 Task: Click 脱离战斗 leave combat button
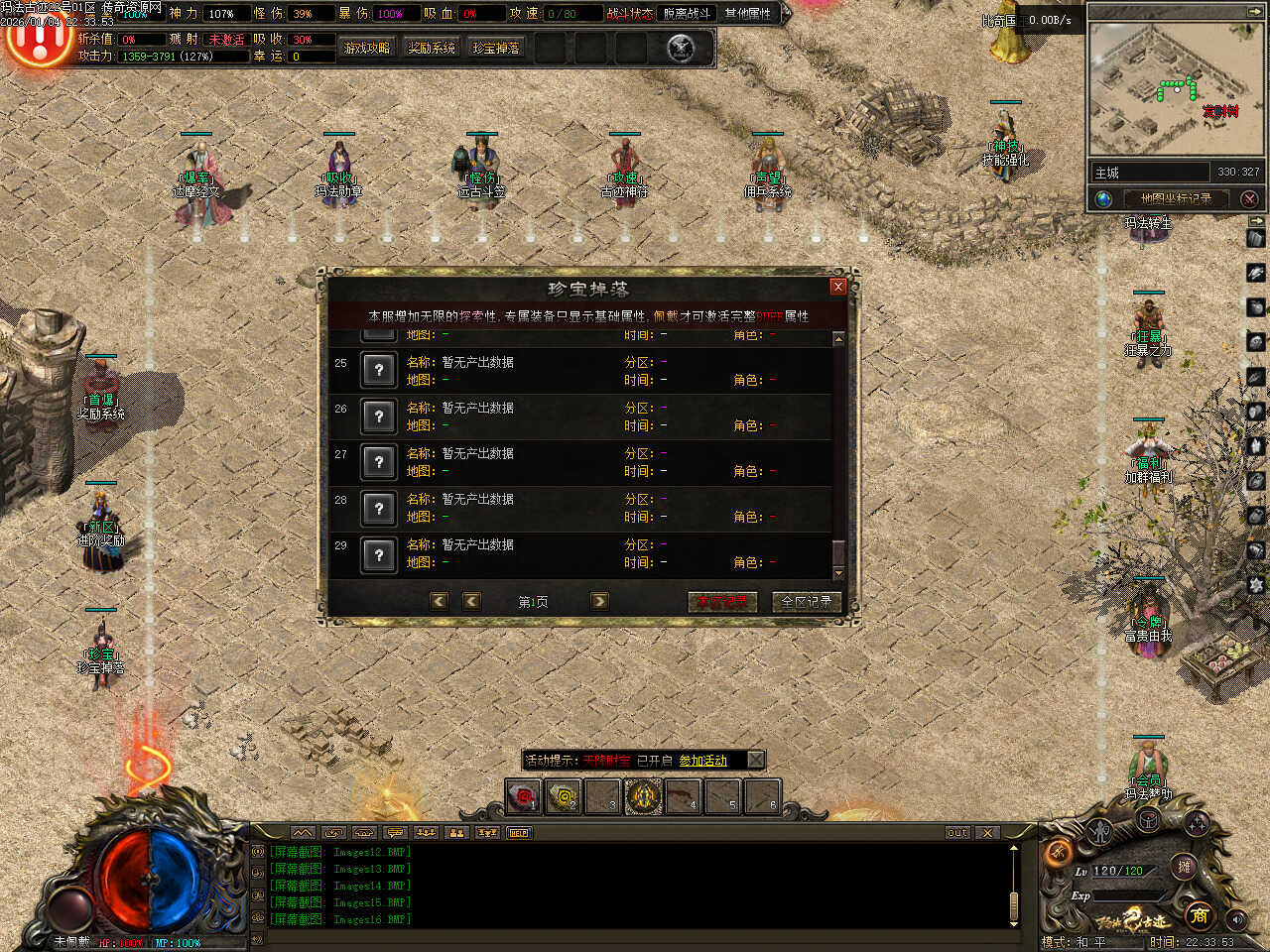687,13
